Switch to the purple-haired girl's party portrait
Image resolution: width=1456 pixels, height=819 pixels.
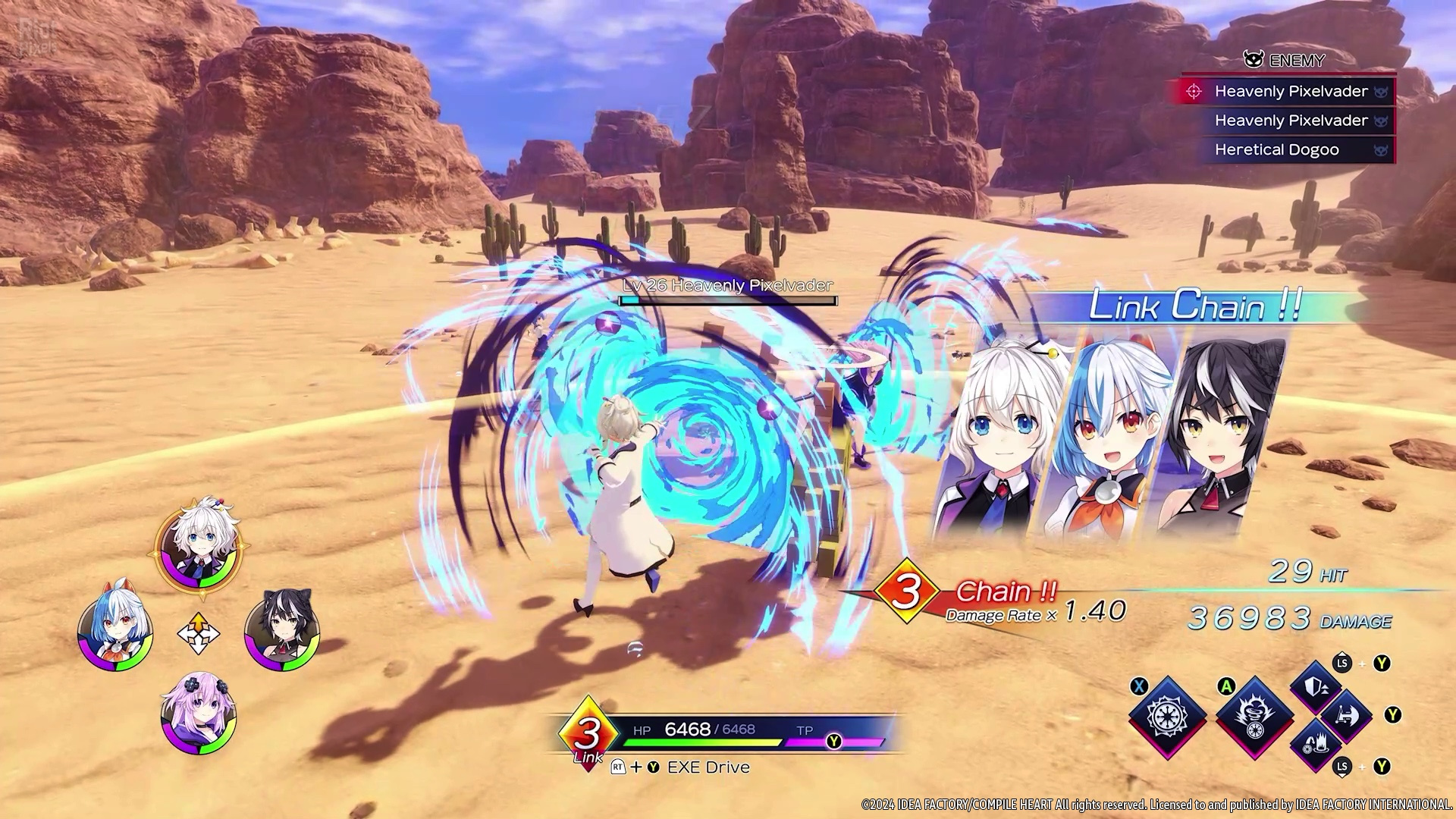199,714
